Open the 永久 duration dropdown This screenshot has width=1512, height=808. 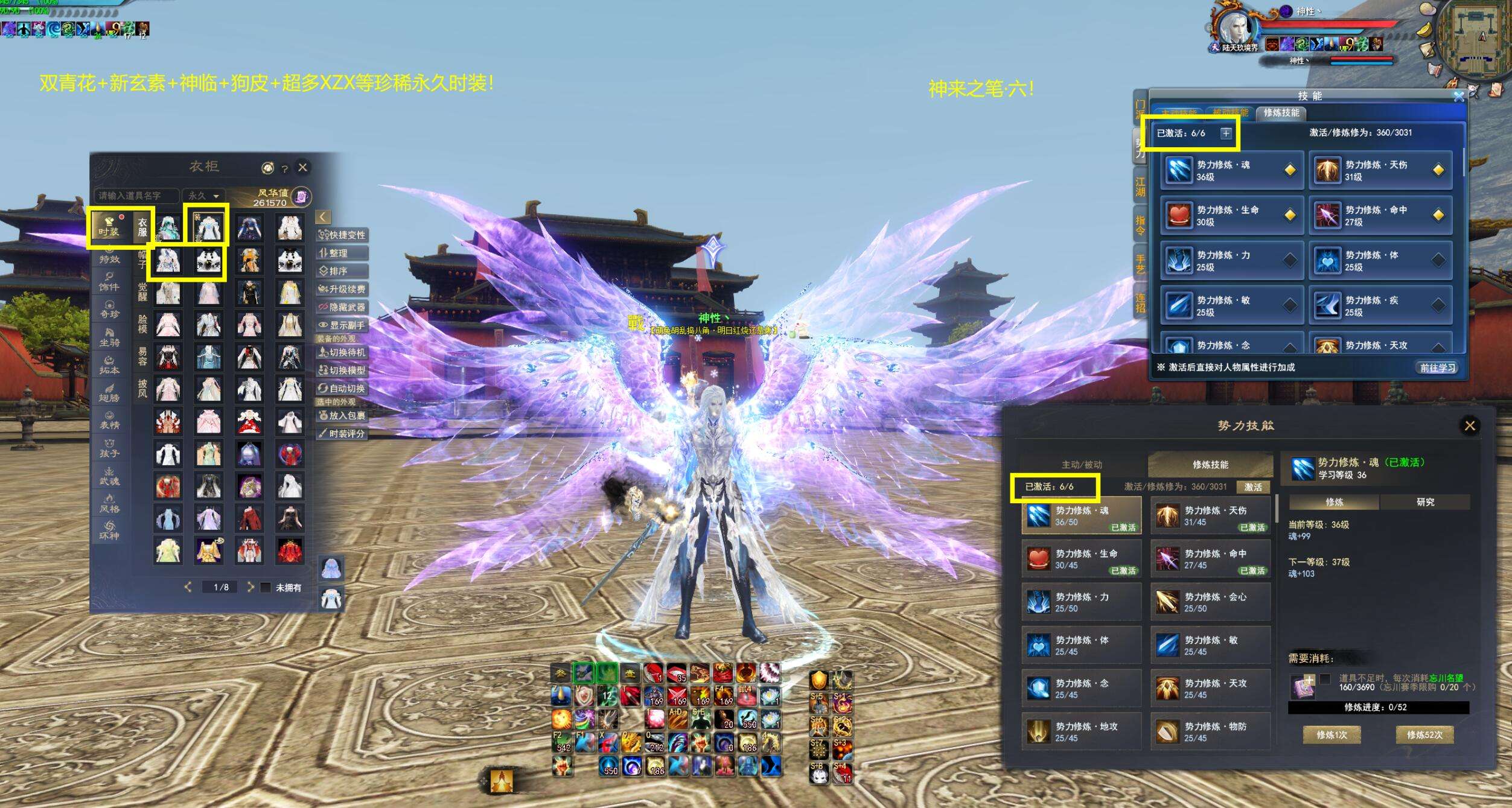coord(203,196)
